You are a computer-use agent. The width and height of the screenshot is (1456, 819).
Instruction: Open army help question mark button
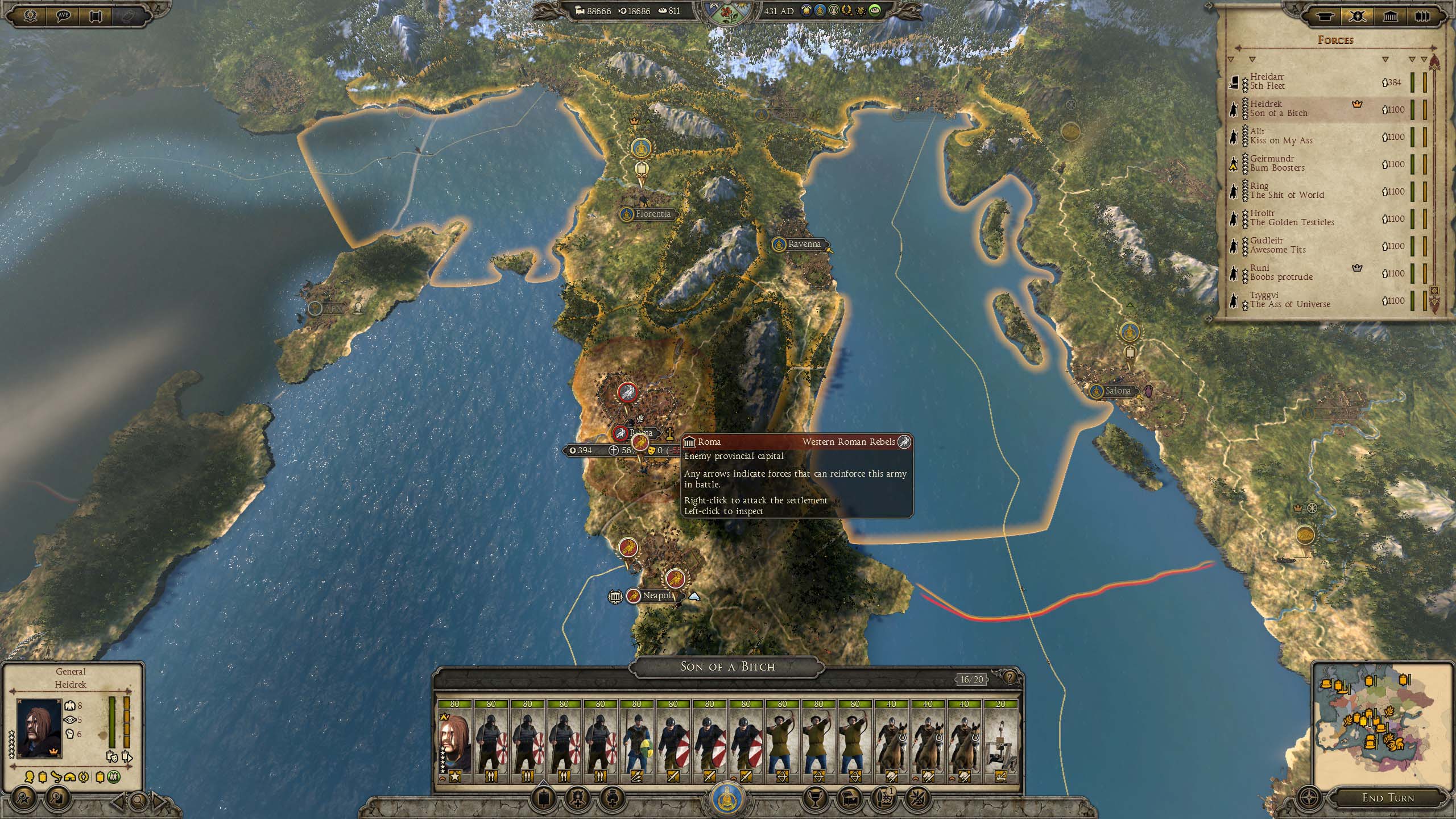(x=1010, y=678)
